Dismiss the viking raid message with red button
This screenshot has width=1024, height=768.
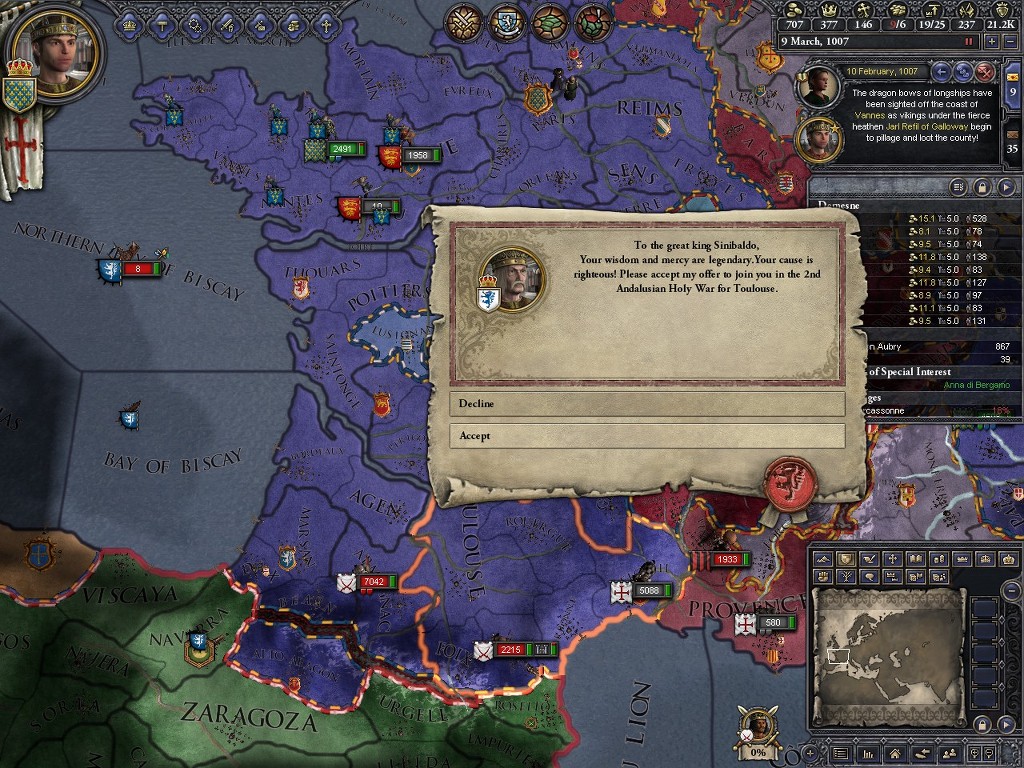(985, 71)
